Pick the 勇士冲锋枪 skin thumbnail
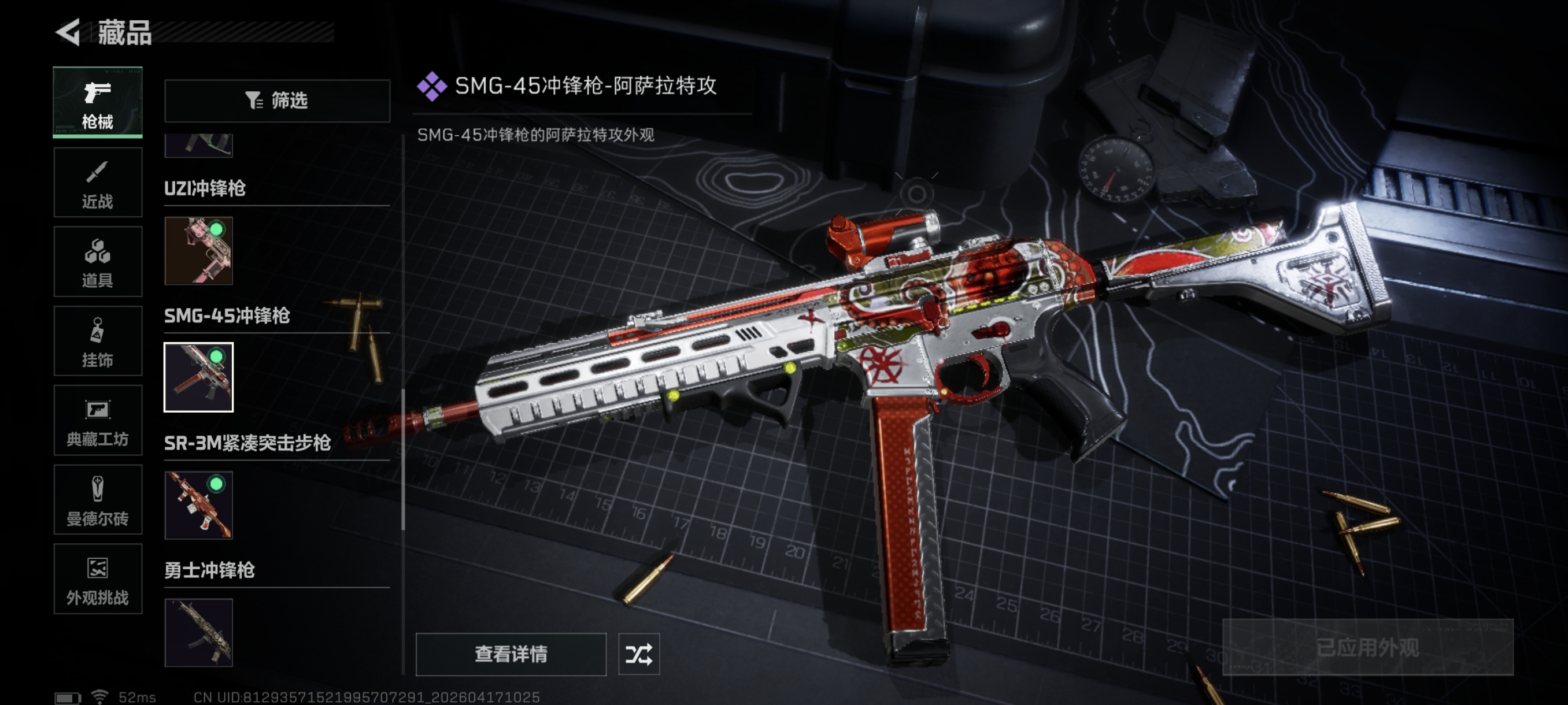The height and width of the screenshot is (705, 1568). [198, 633]
